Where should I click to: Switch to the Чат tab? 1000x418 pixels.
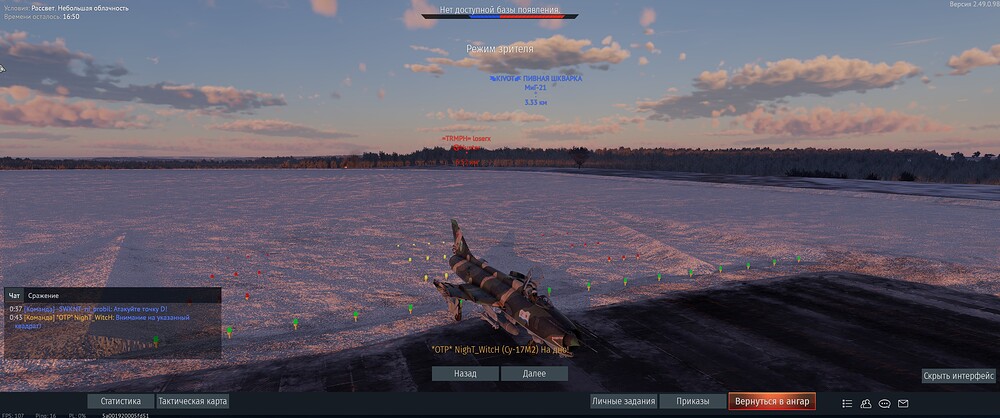14,296
